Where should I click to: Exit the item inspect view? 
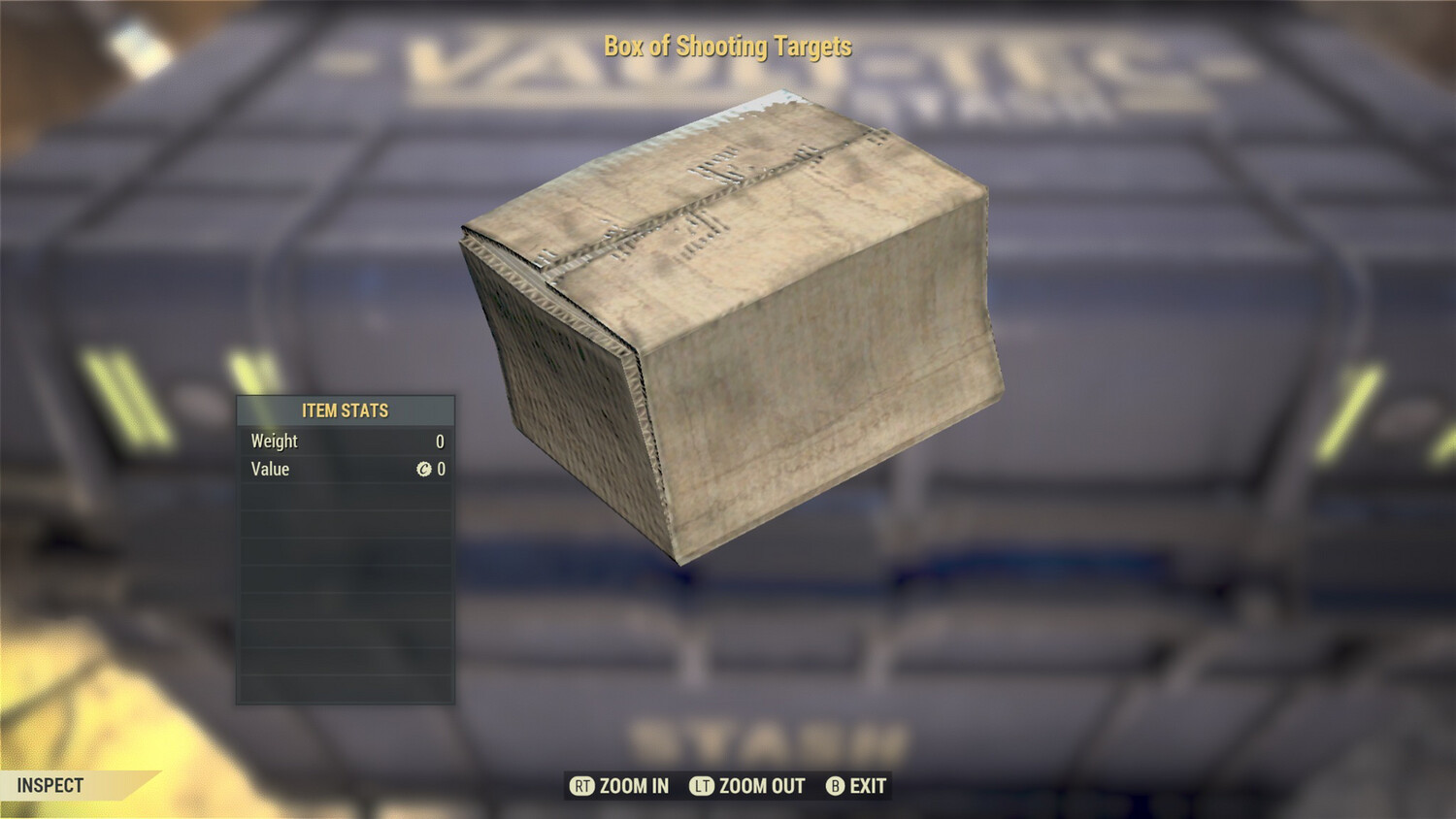coord(856,786)
